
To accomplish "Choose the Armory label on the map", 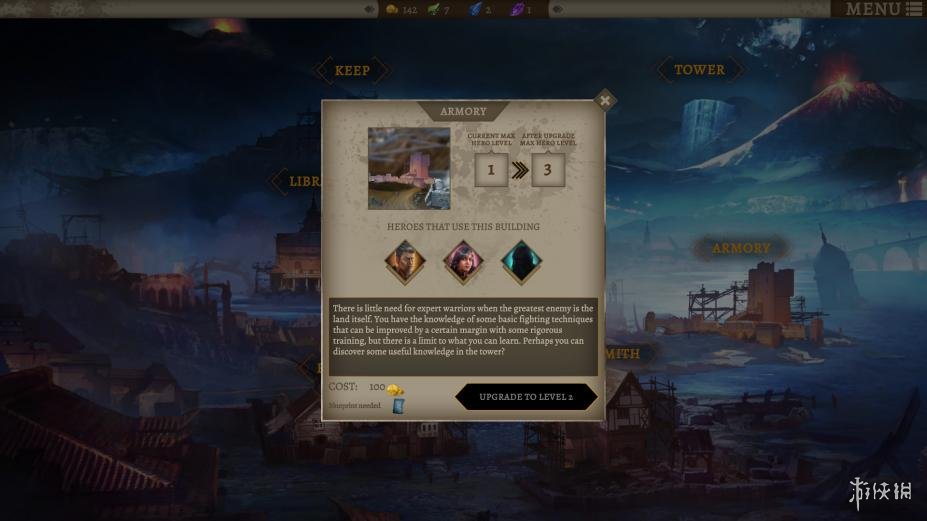I will [741, 248].
